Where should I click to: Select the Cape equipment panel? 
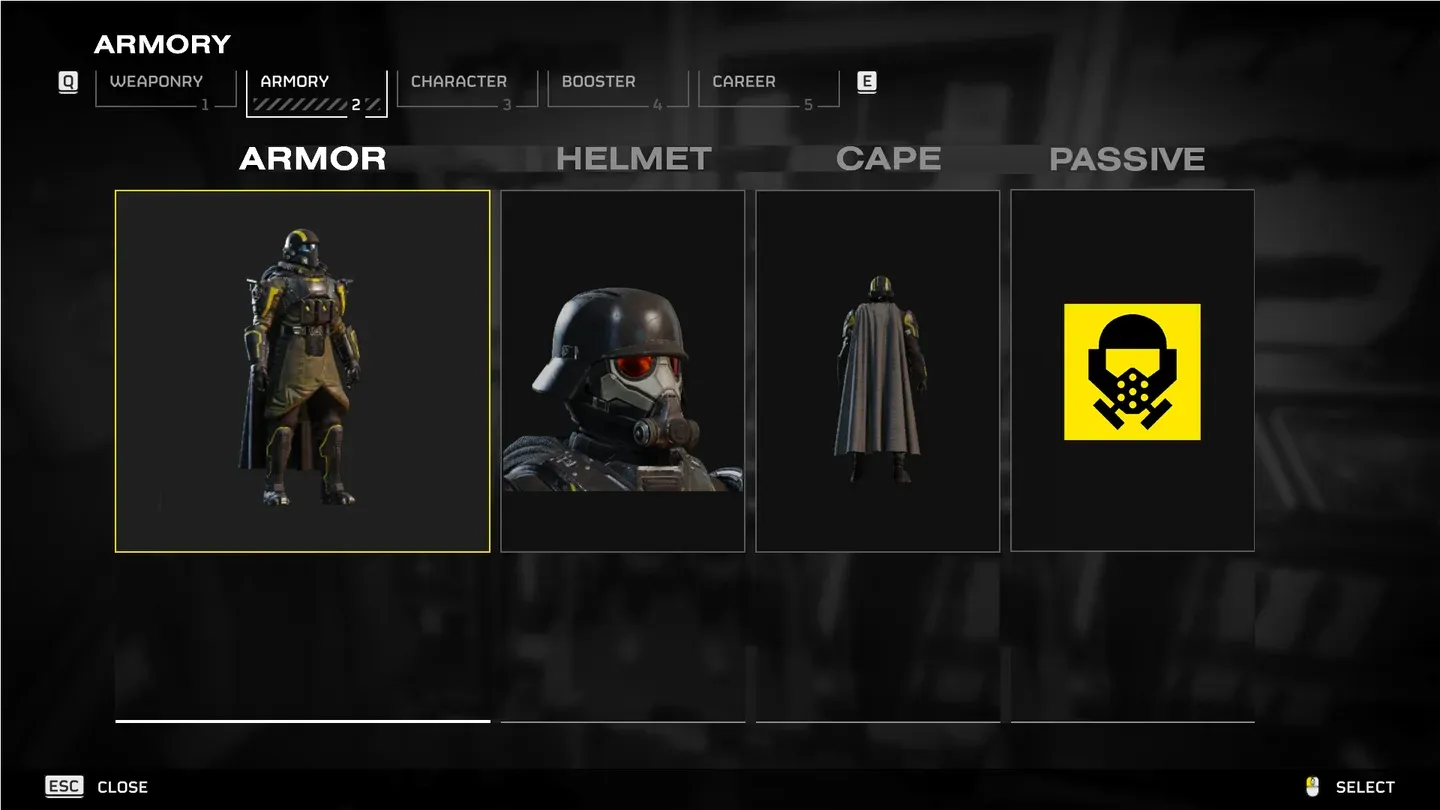(877, 371)
